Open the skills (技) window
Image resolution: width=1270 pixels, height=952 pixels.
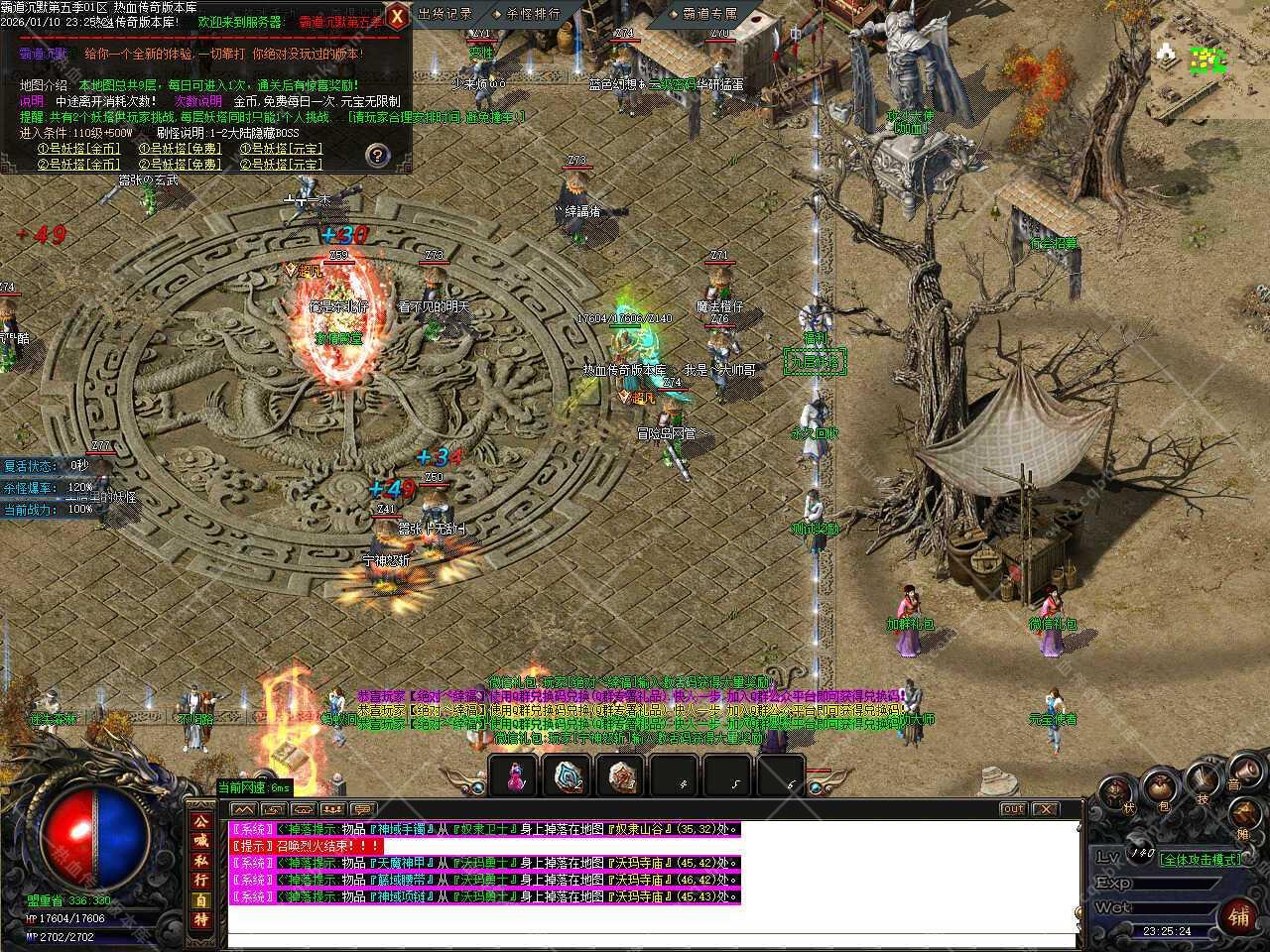coord(1204,782)
